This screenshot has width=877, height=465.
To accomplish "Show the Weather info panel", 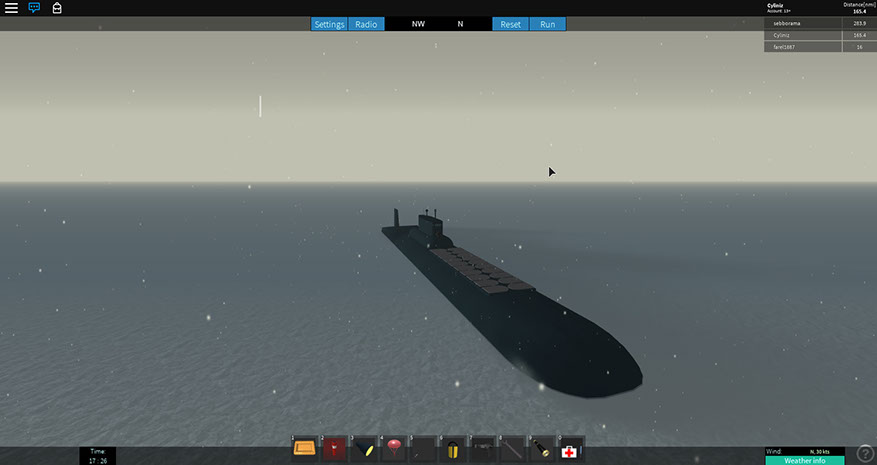I will pos(805,460).
